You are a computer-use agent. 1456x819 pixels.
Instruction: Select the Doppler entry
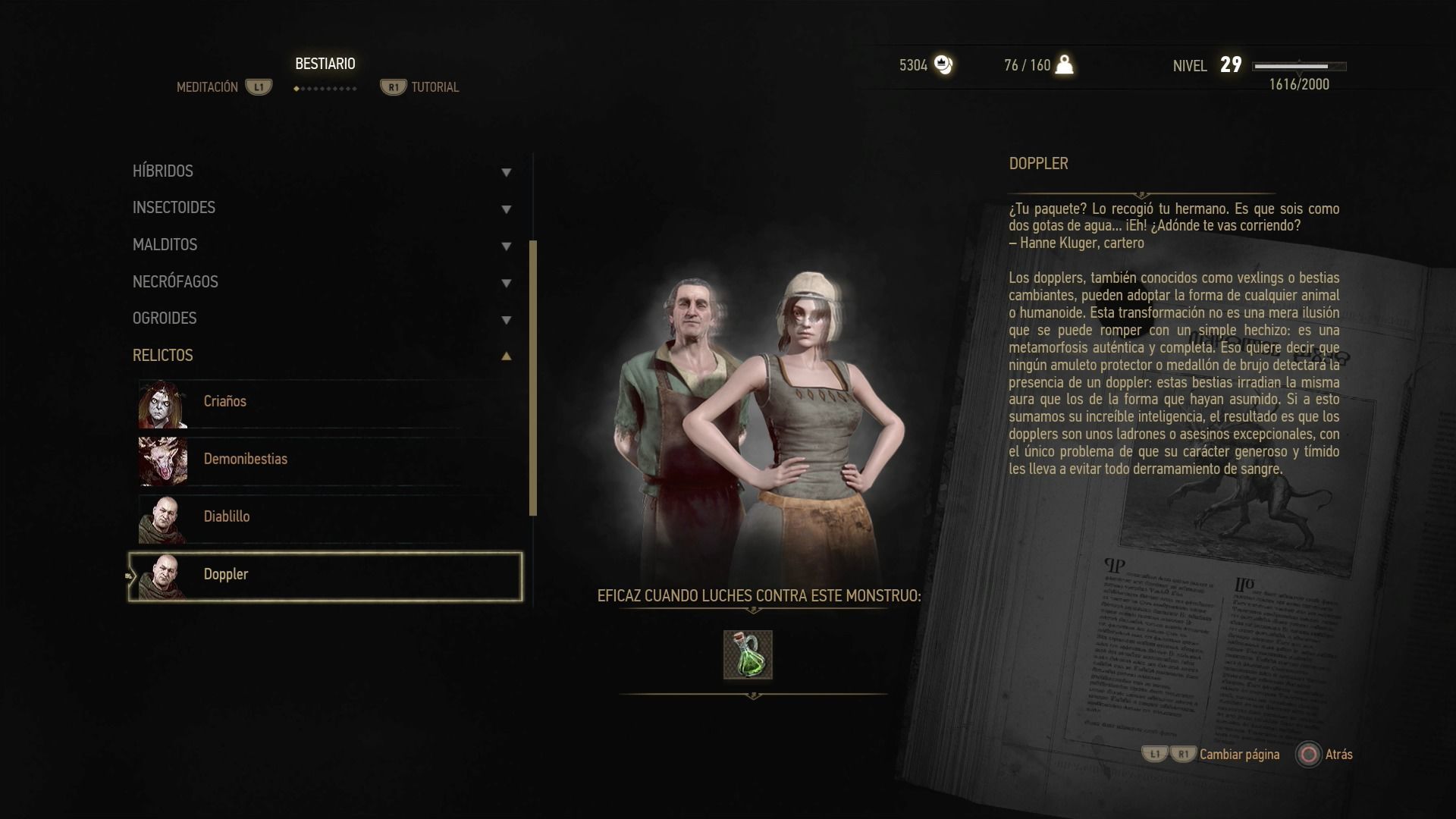click(326, 575)
